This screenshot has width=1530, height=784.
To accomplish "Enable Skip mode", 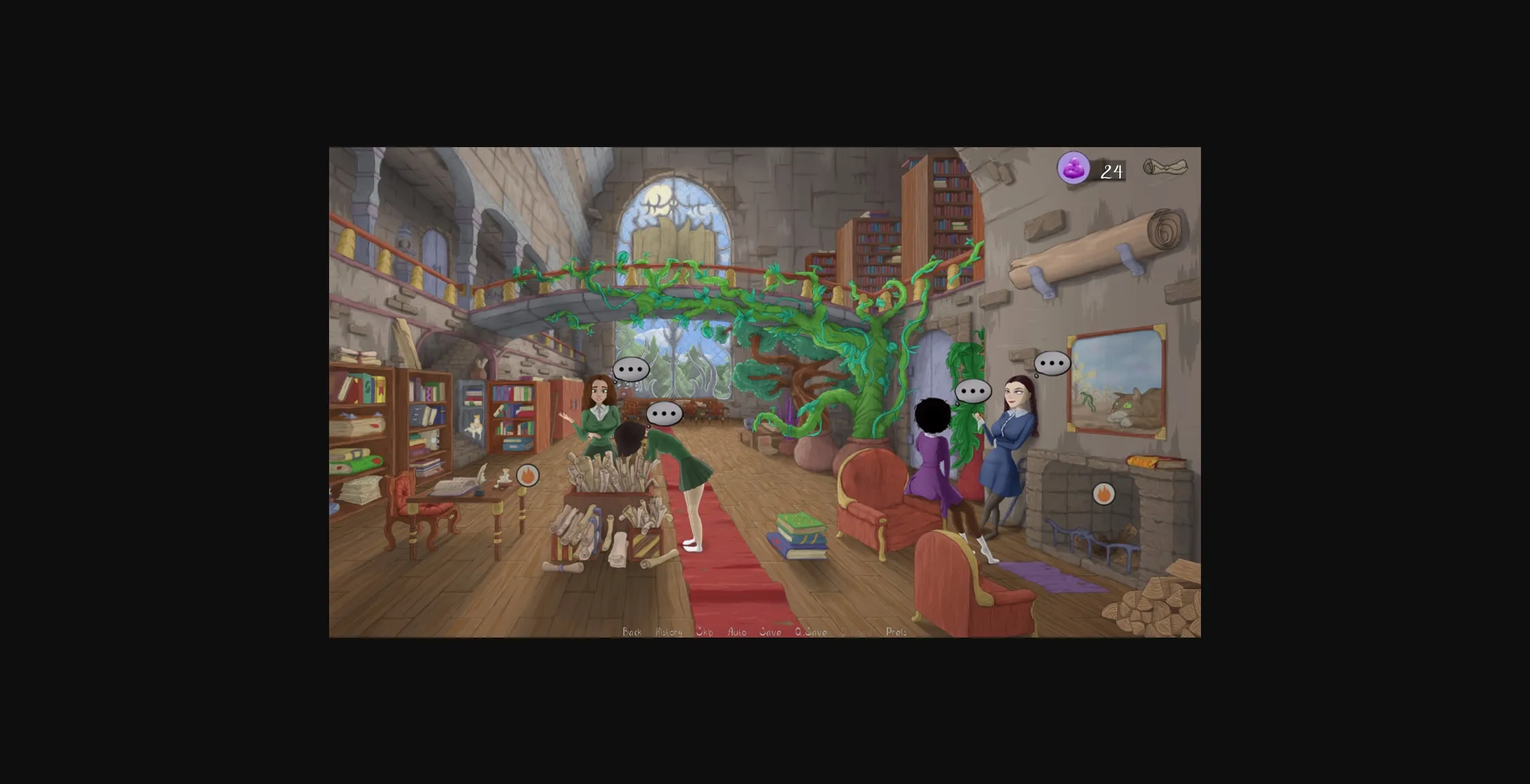I will [704, 632].
